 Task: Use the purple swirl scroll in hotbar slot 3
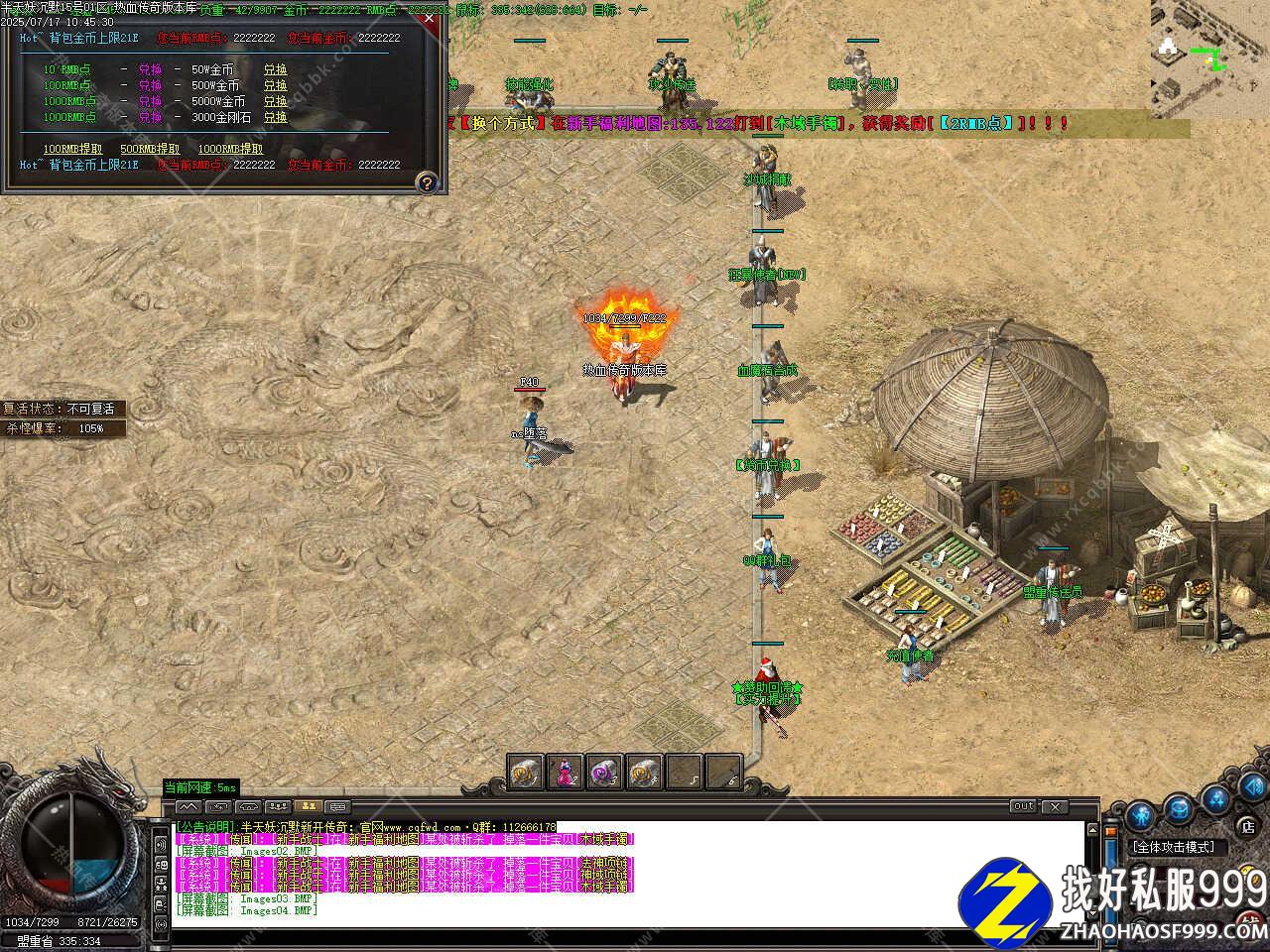tap(604, 772)
